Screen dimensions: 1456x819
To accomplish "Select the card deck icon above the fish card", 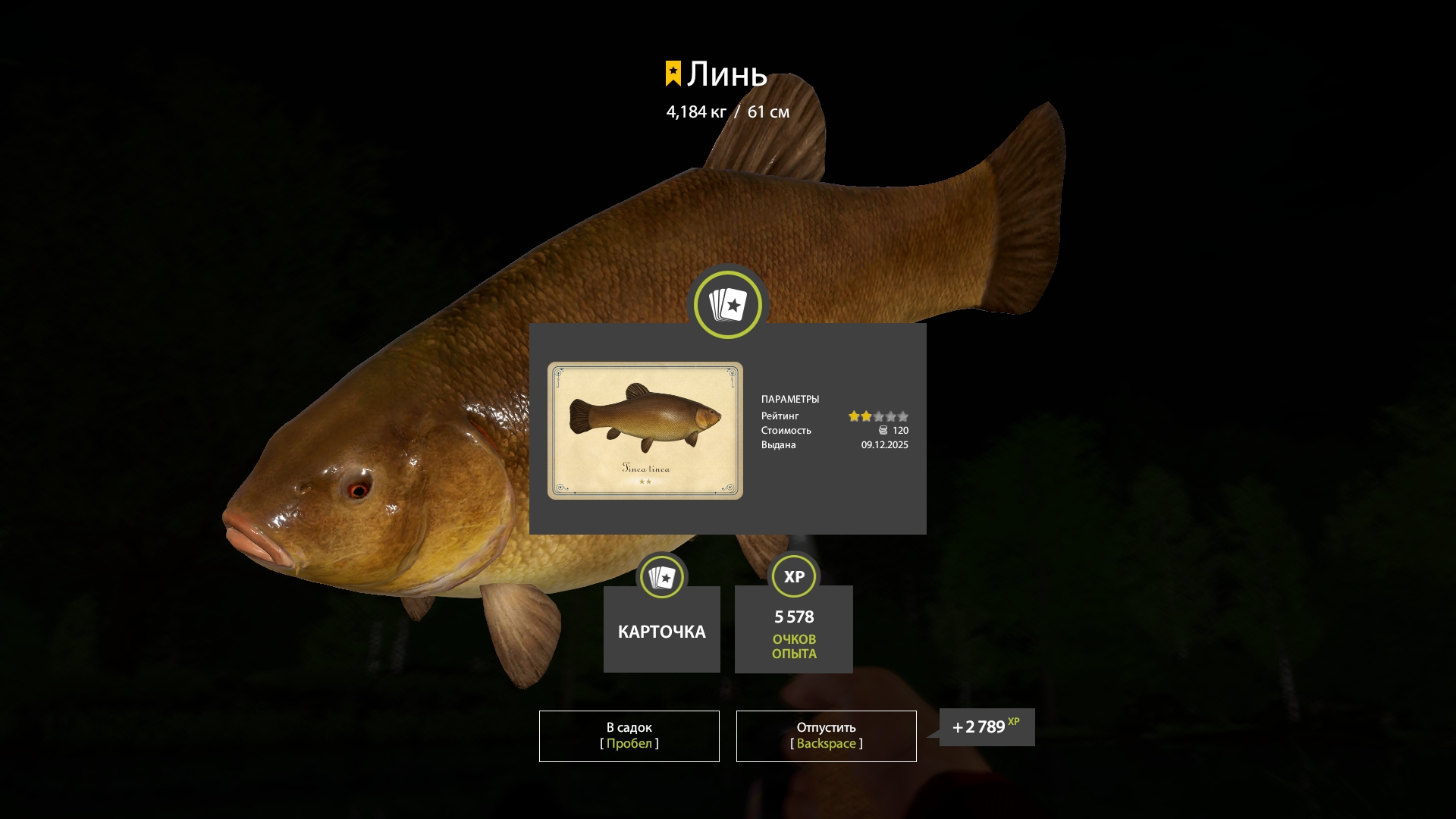I will 727,304.
